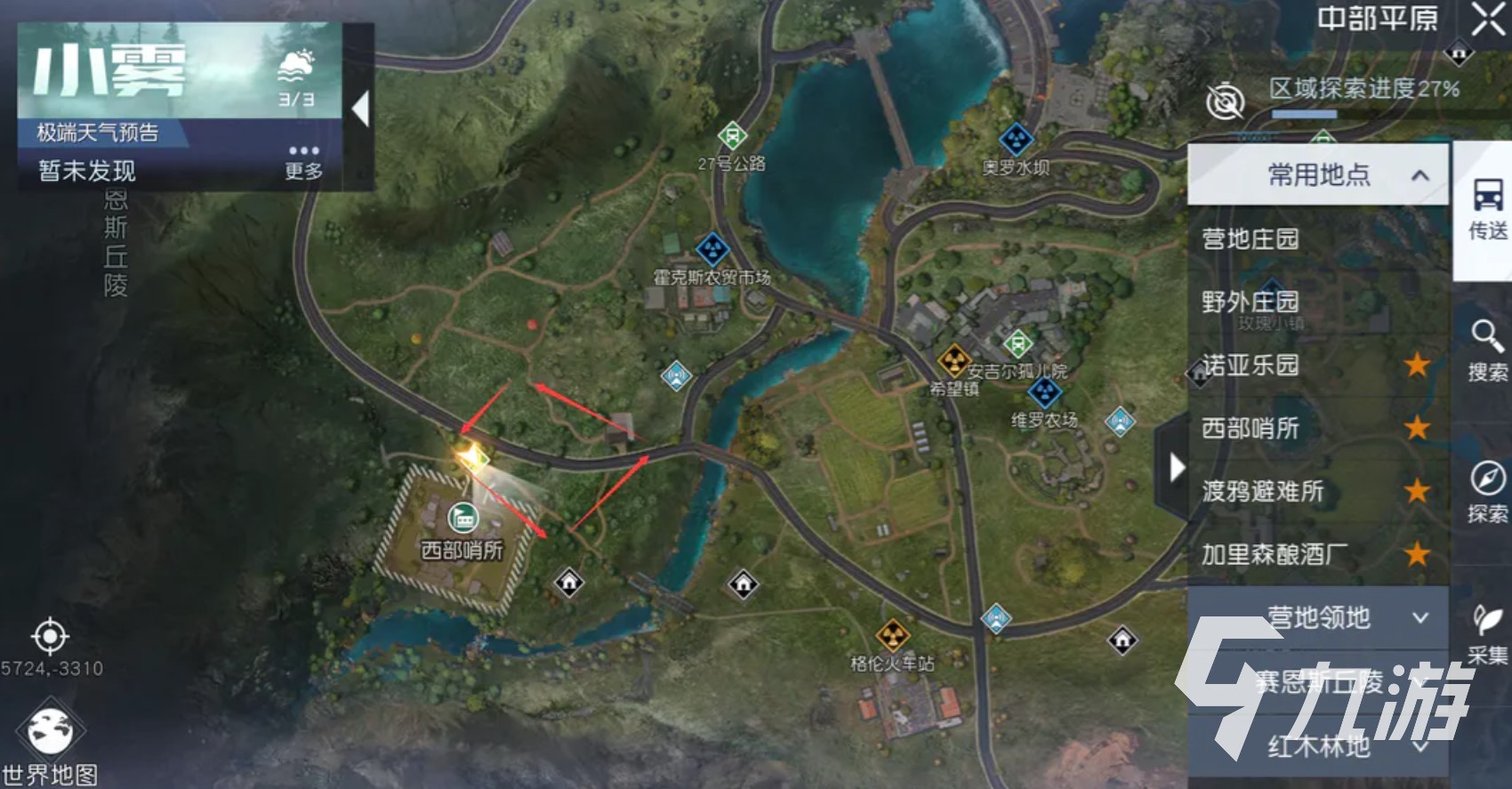Screen dimensions: 1512x789
Task: Select 诺亚乐园 favorite location
Action: tap(1251, 365)
